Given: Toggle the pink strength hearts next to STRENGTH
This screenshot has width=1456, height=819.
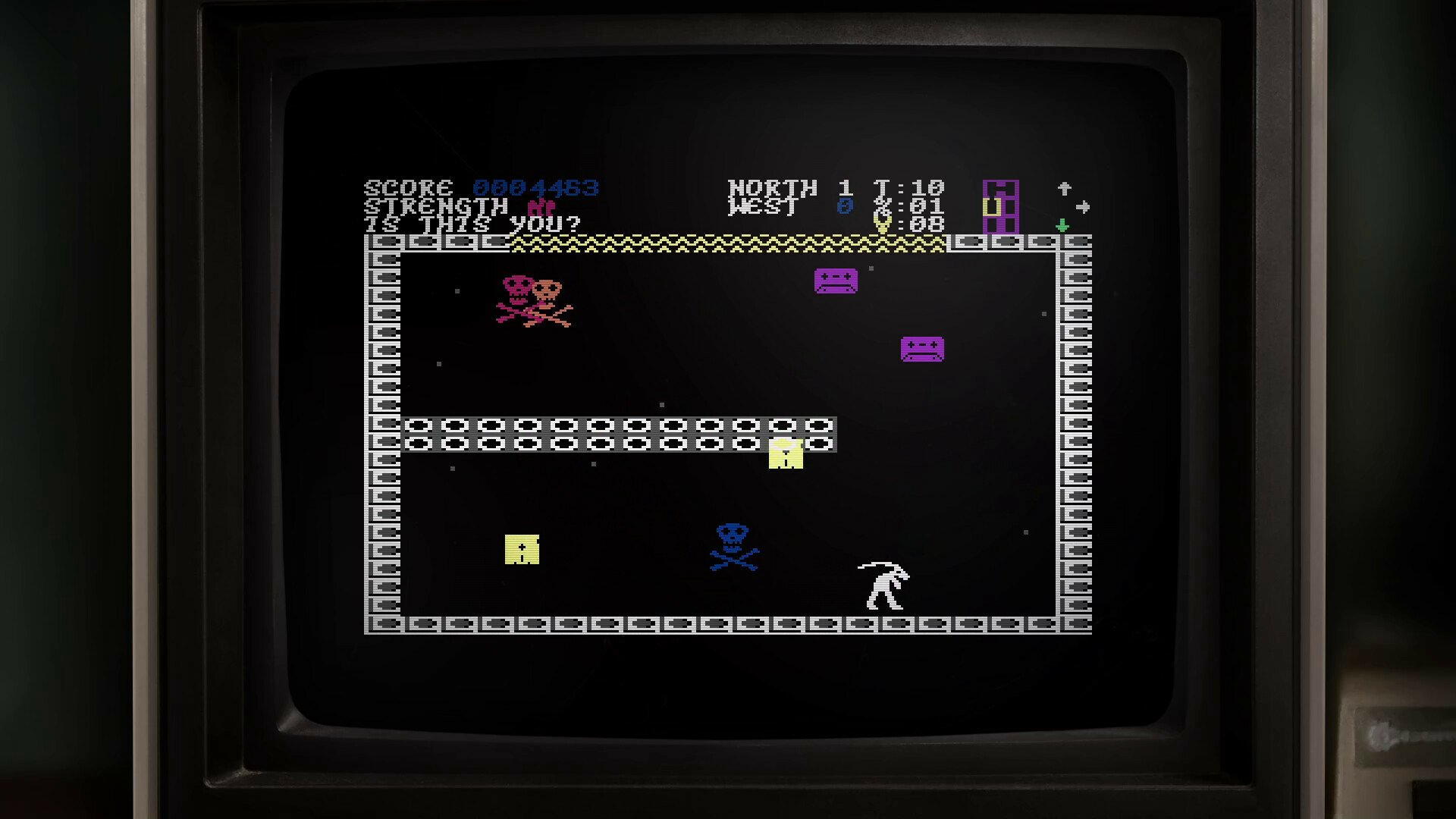Looking at the screenshot, I should pyautogui.click(x=542, y=206).
